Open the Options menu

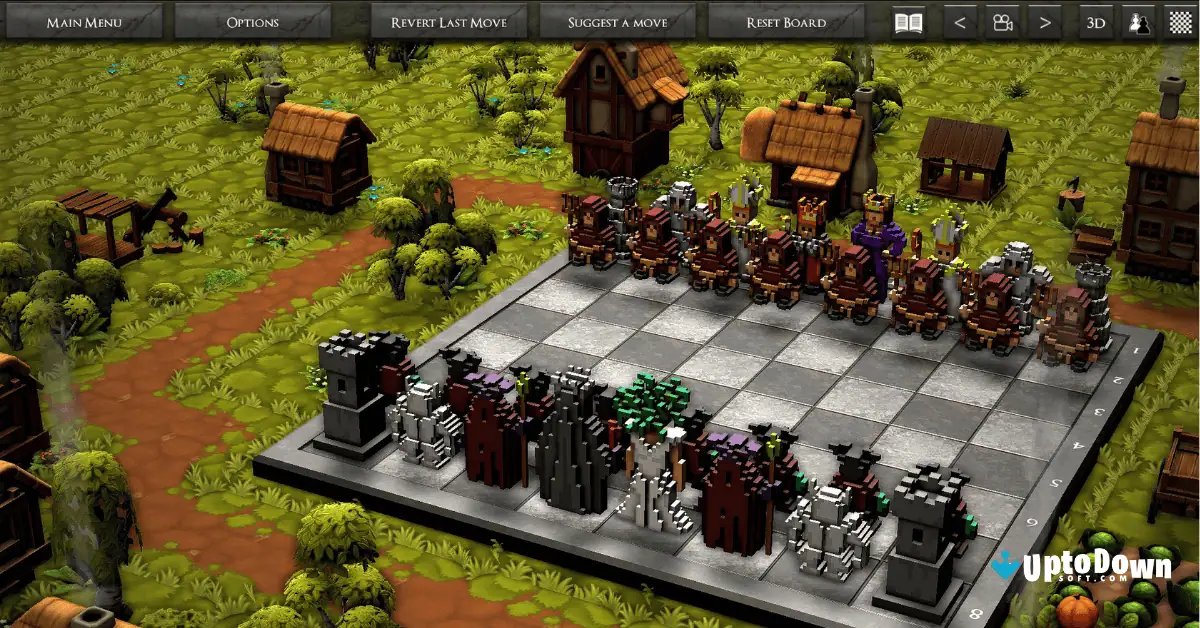pyautogui.click(x=253, y=21)
